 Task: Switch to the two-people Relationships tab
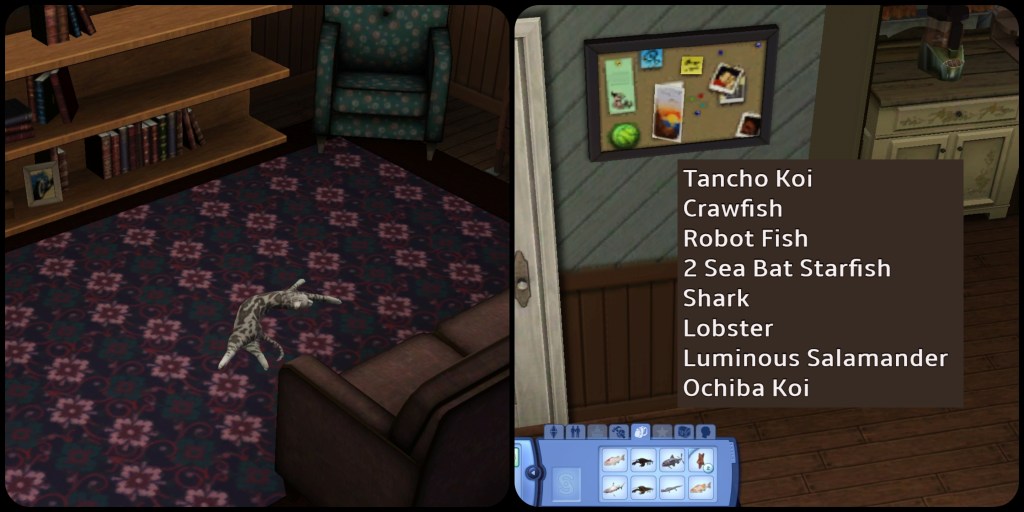click(x=575, y=433)
